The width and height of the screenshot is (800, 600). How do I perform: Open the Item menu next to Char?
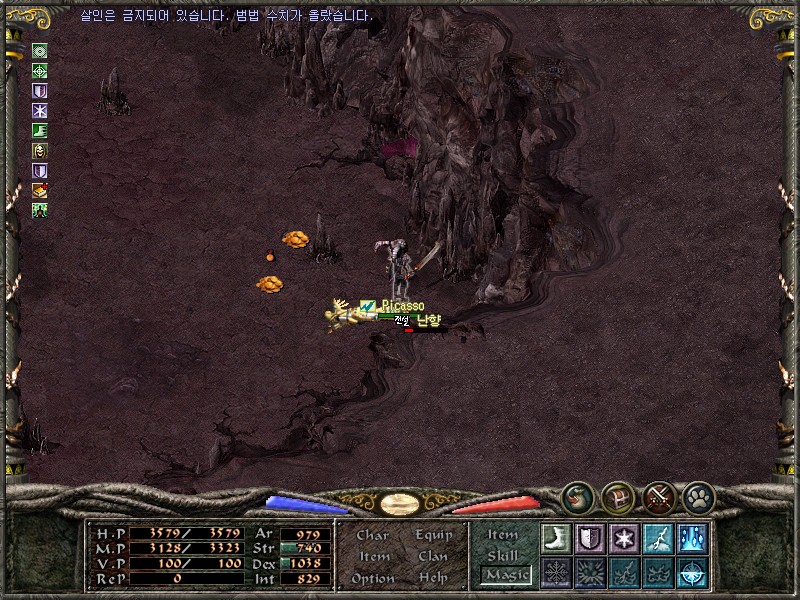pyautogui.click(x=373, y=556)
